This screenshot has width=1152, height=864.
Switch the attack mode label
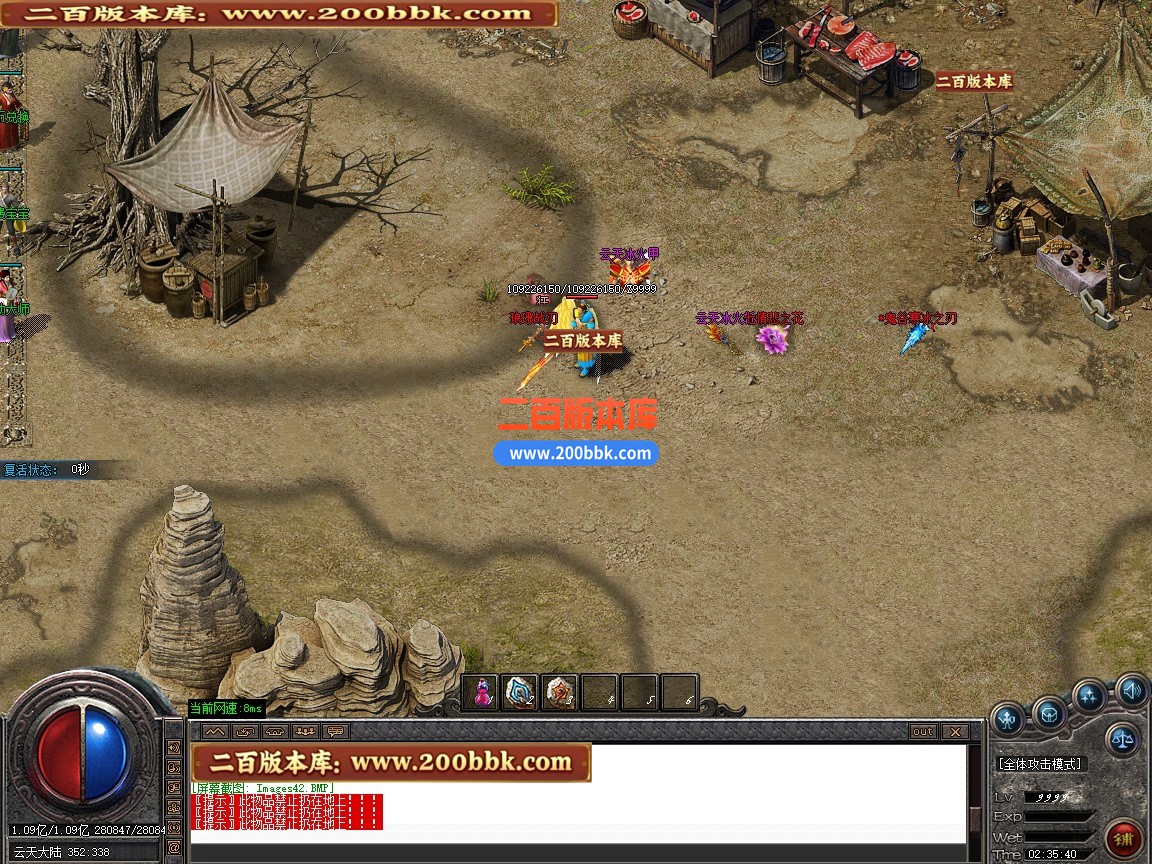(x=1040, y=764)
